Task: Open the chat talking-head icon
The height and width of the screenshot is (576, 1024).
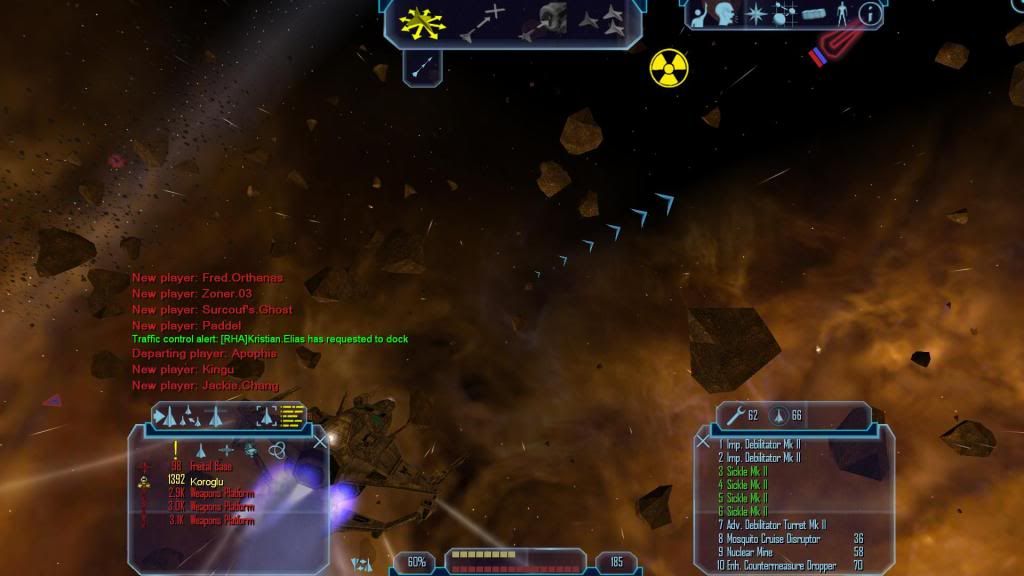Action: 723,14
